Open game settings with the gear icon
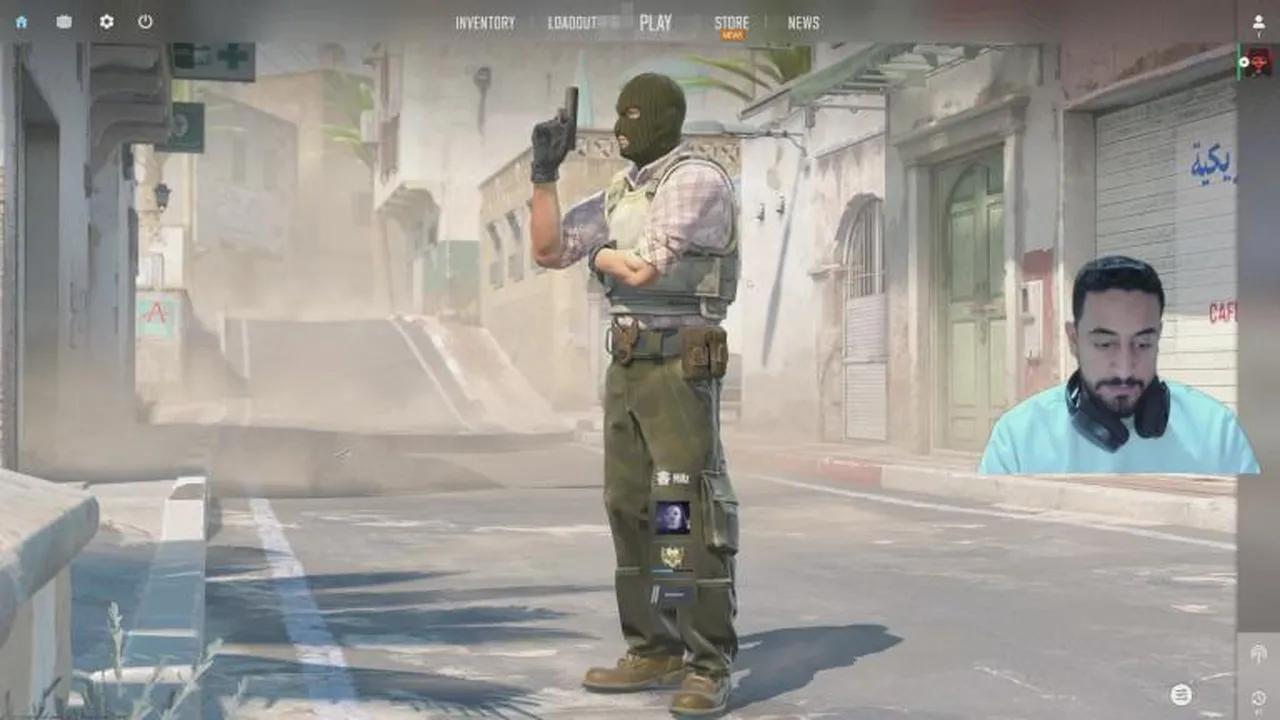Viewport: 1280px width, 720px height. pyautogui.click(x=106, y=22)
